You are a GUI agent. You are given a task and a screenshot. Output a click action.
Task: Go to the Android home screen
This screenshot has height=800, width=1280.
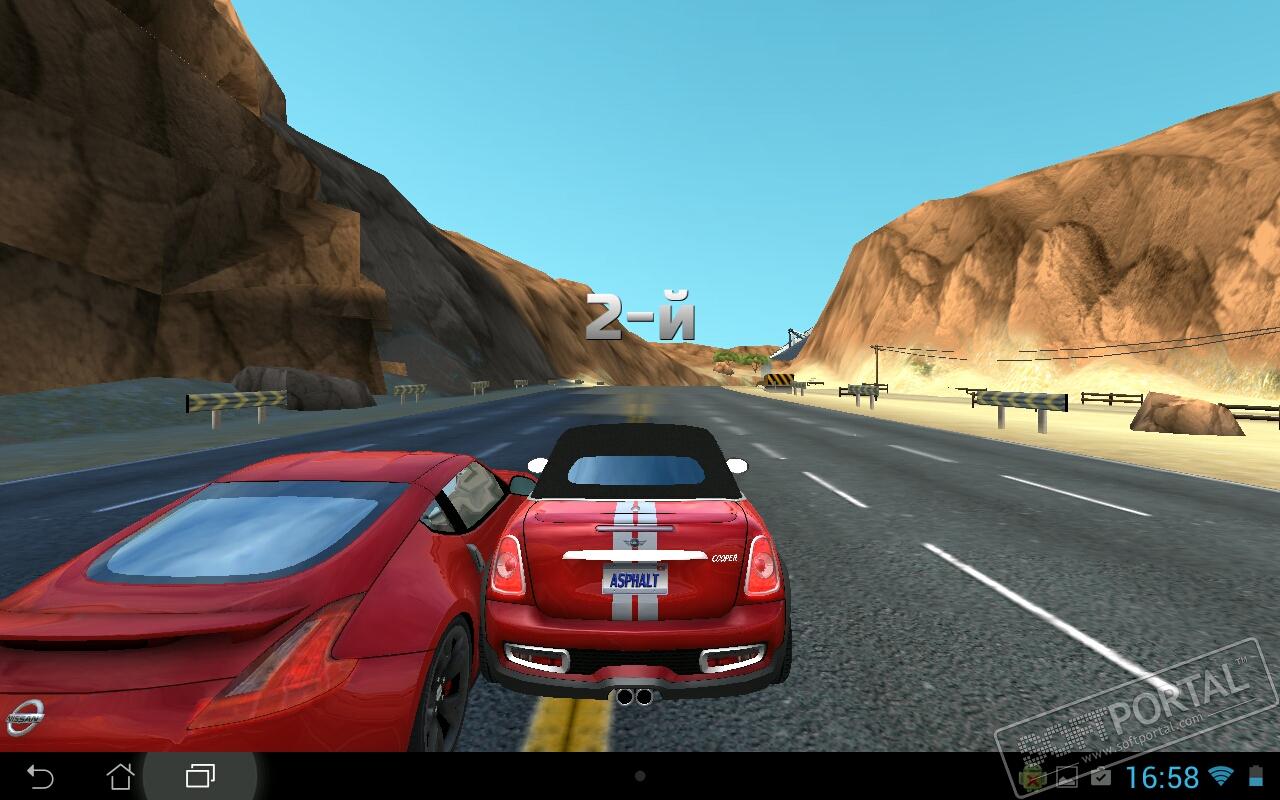120,776
